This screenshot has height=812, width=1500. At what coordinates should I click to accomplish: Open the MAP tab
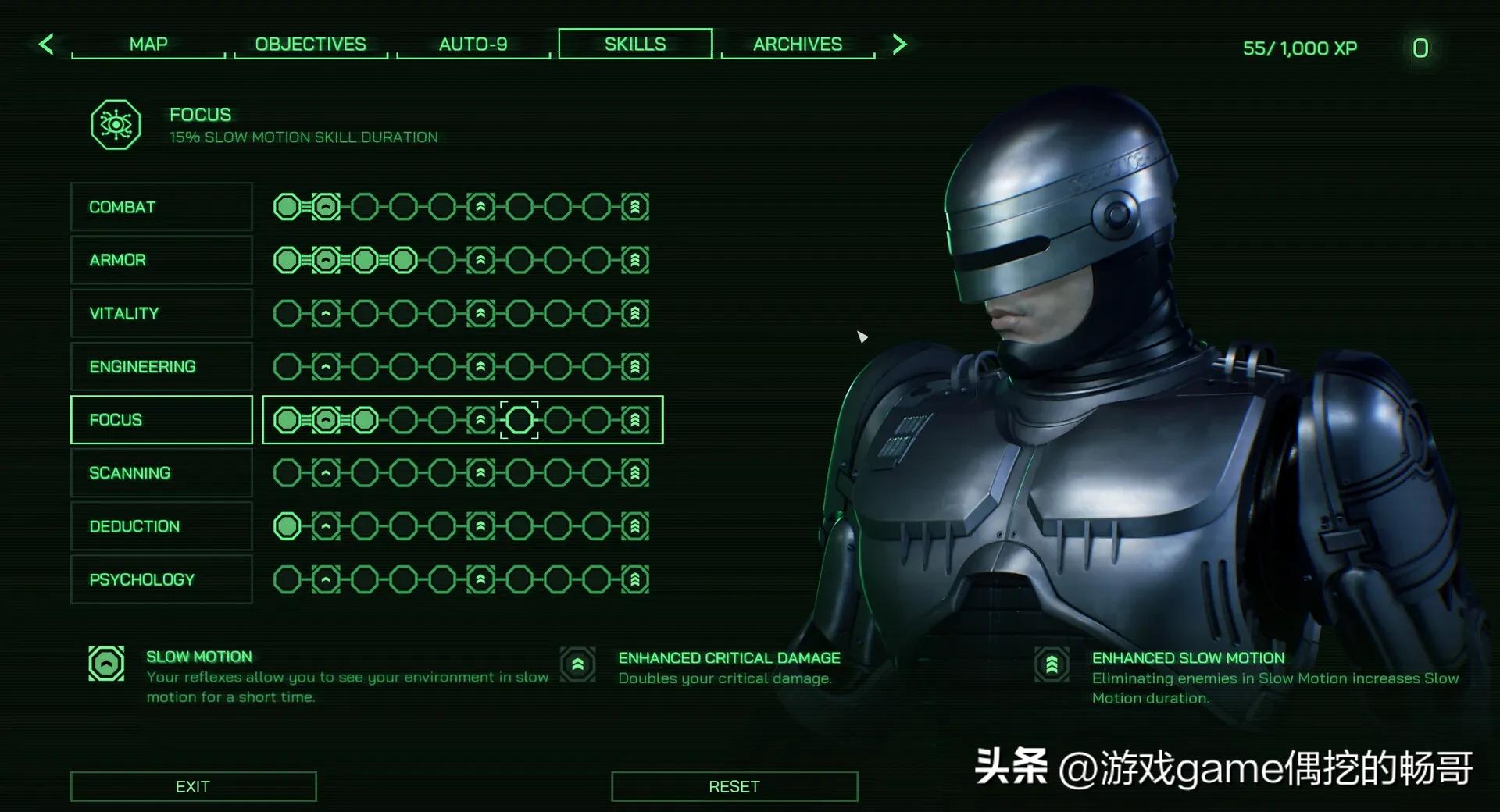click(148, 44)
